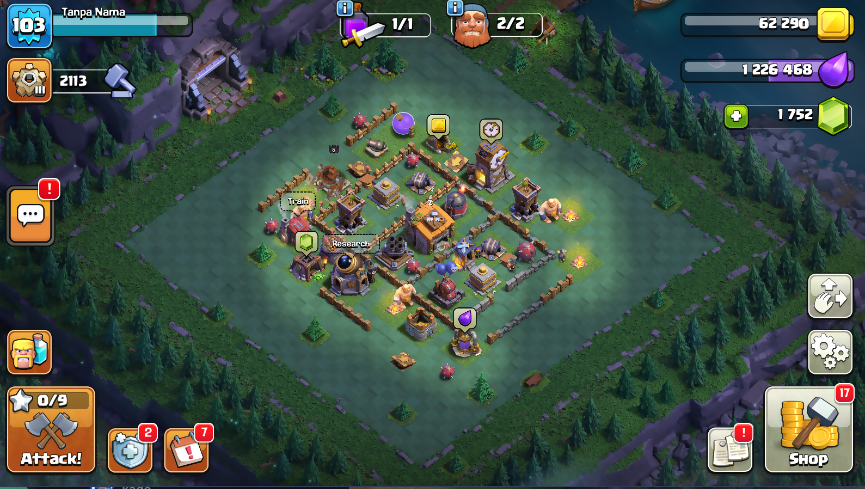Open the settings gears menu
The width and height of the screenshot is (865, 489).
tap(829, 350)
